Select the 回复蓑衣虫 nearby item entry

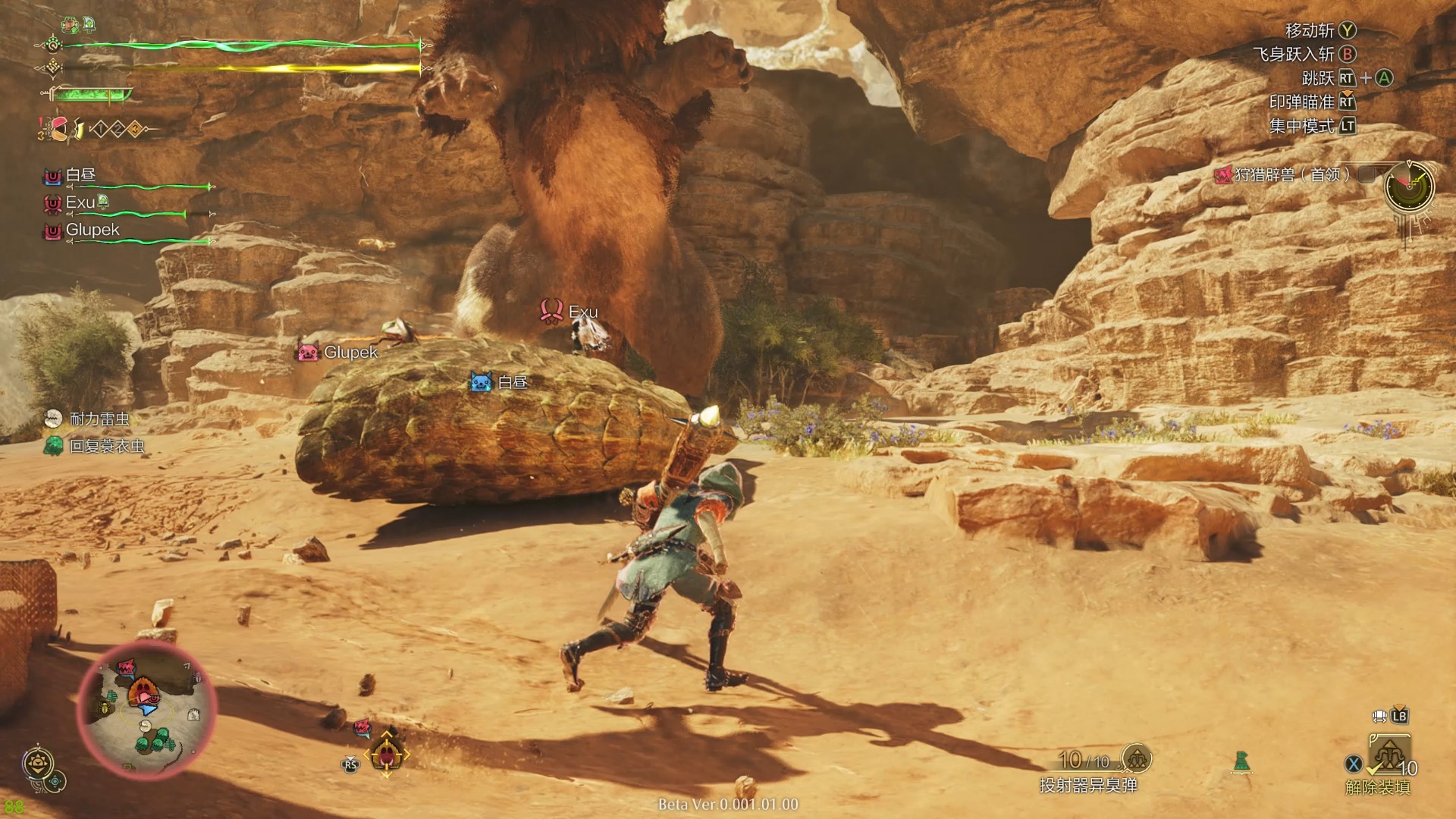(x=105, y=446)
